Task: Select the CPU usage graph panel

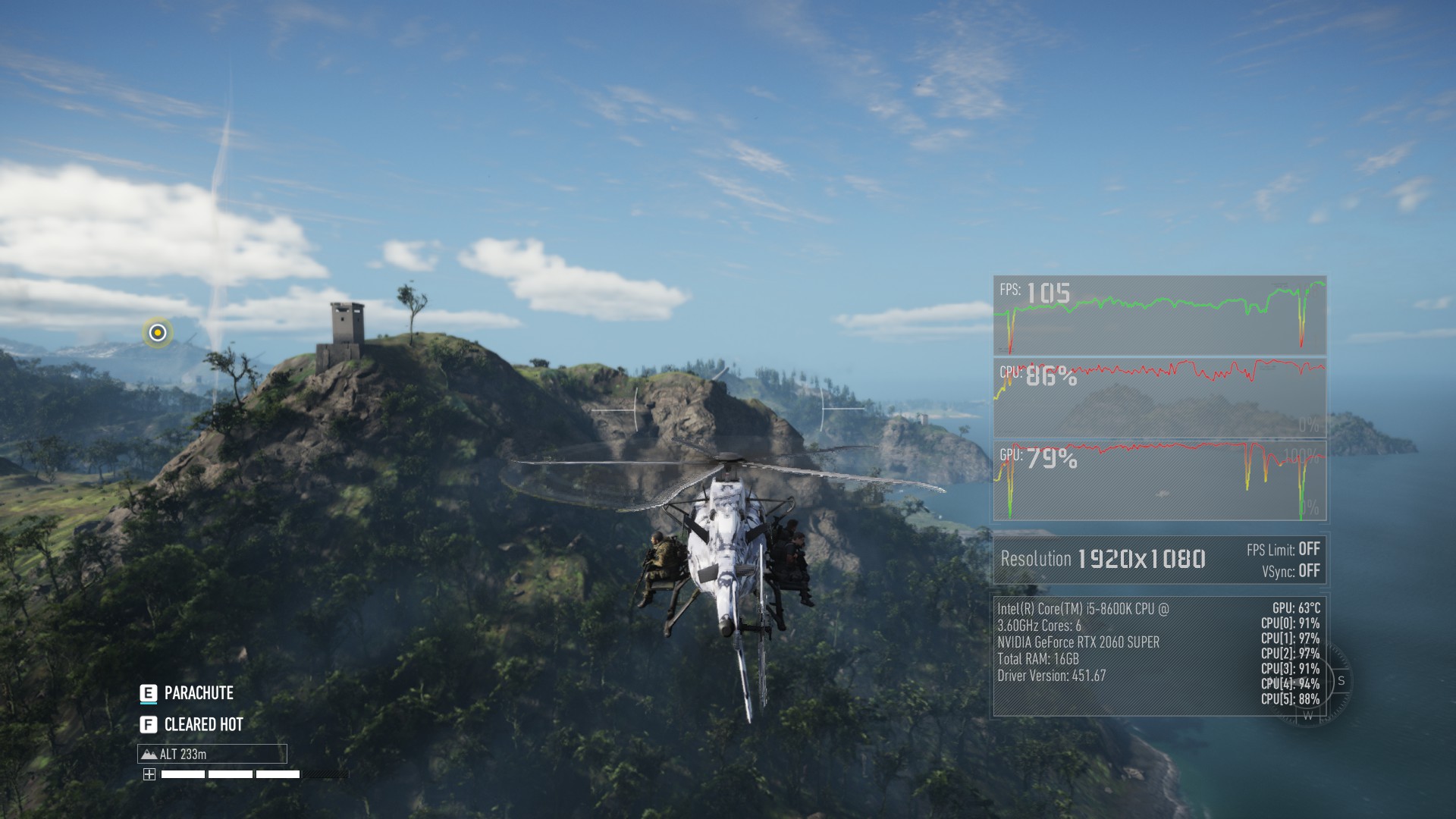Action: (x=1159, y=398)
